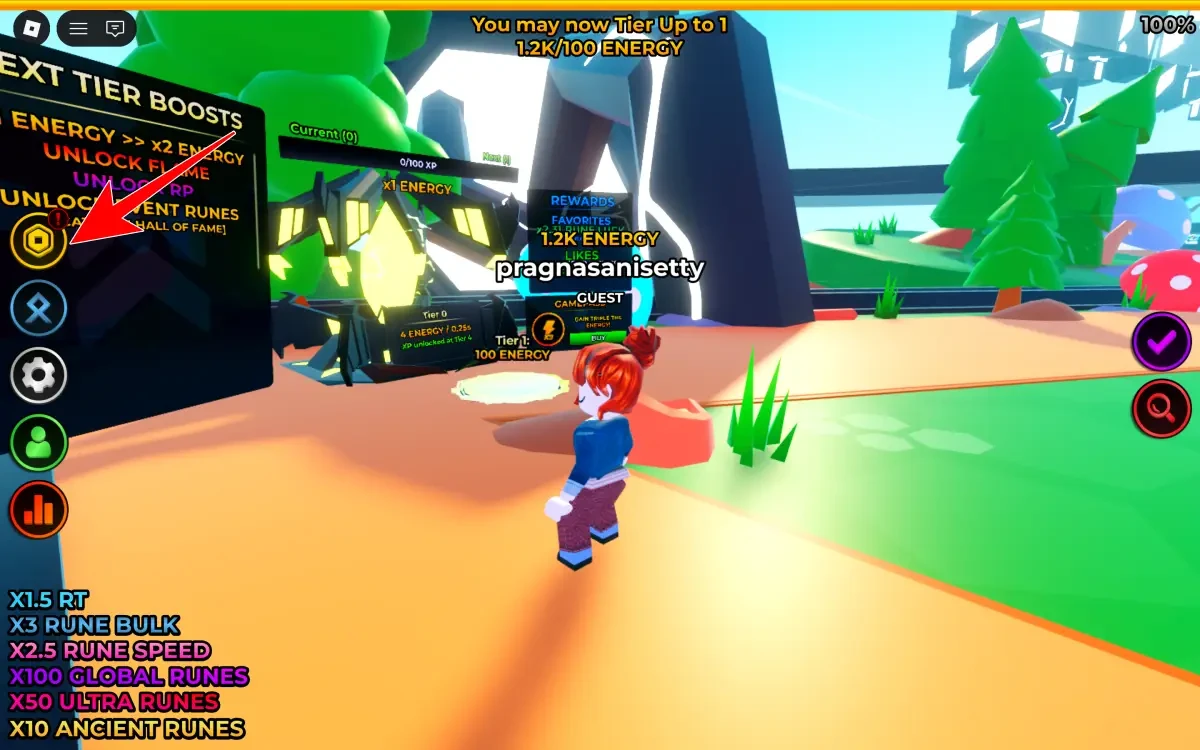Open the Roblox hamburger menu
The width and height of the screenshot is (1200, 750).
[79, 28]
